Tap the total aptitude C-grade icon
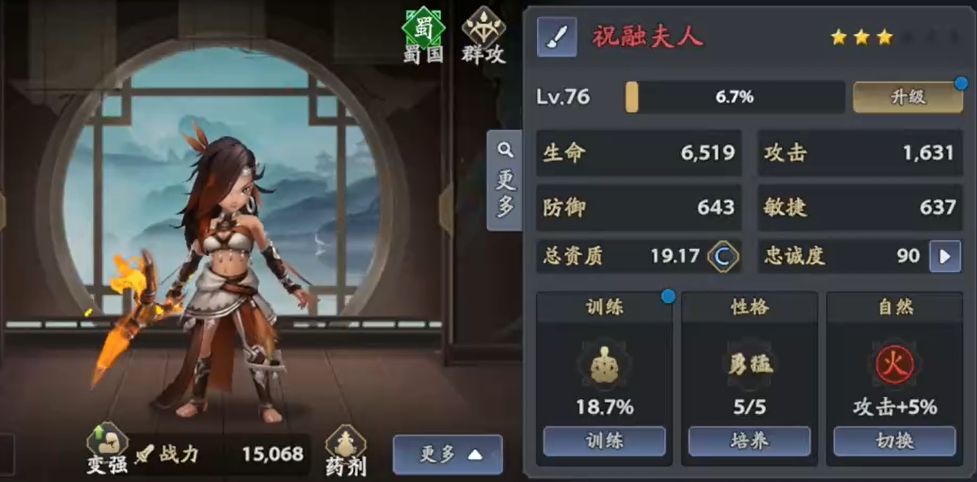Image resolution: width=977 pixels, height=482 pixels. [x=722, y=256]
